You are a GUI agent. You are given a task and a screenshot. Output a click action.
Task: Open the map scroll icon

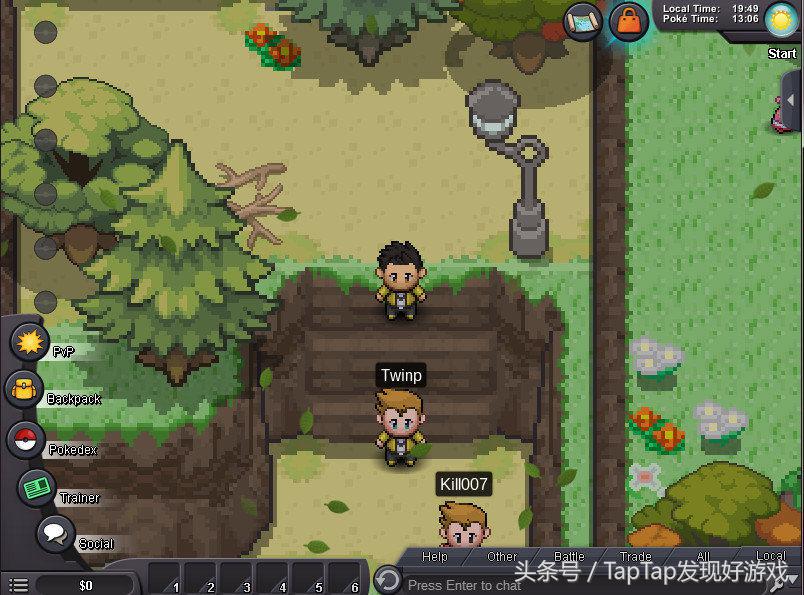pyautogui.click(x=583, y=21)
